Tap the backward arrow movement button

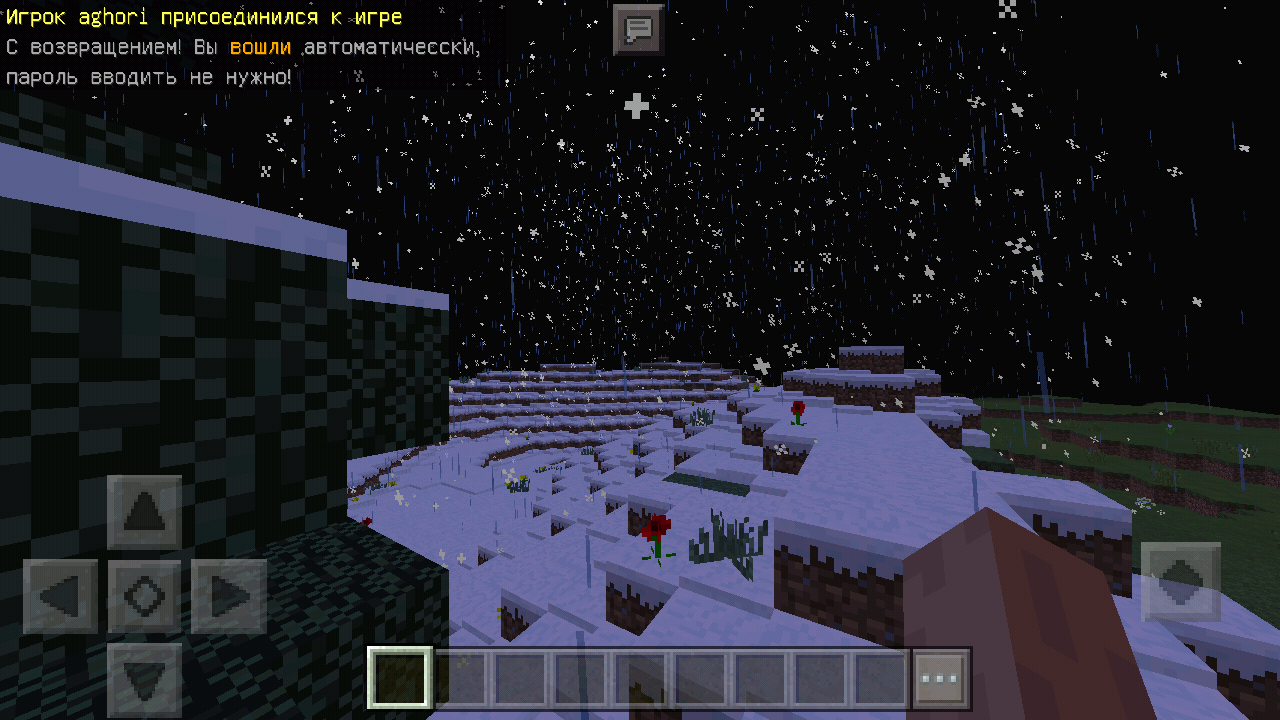pos(145,680)
